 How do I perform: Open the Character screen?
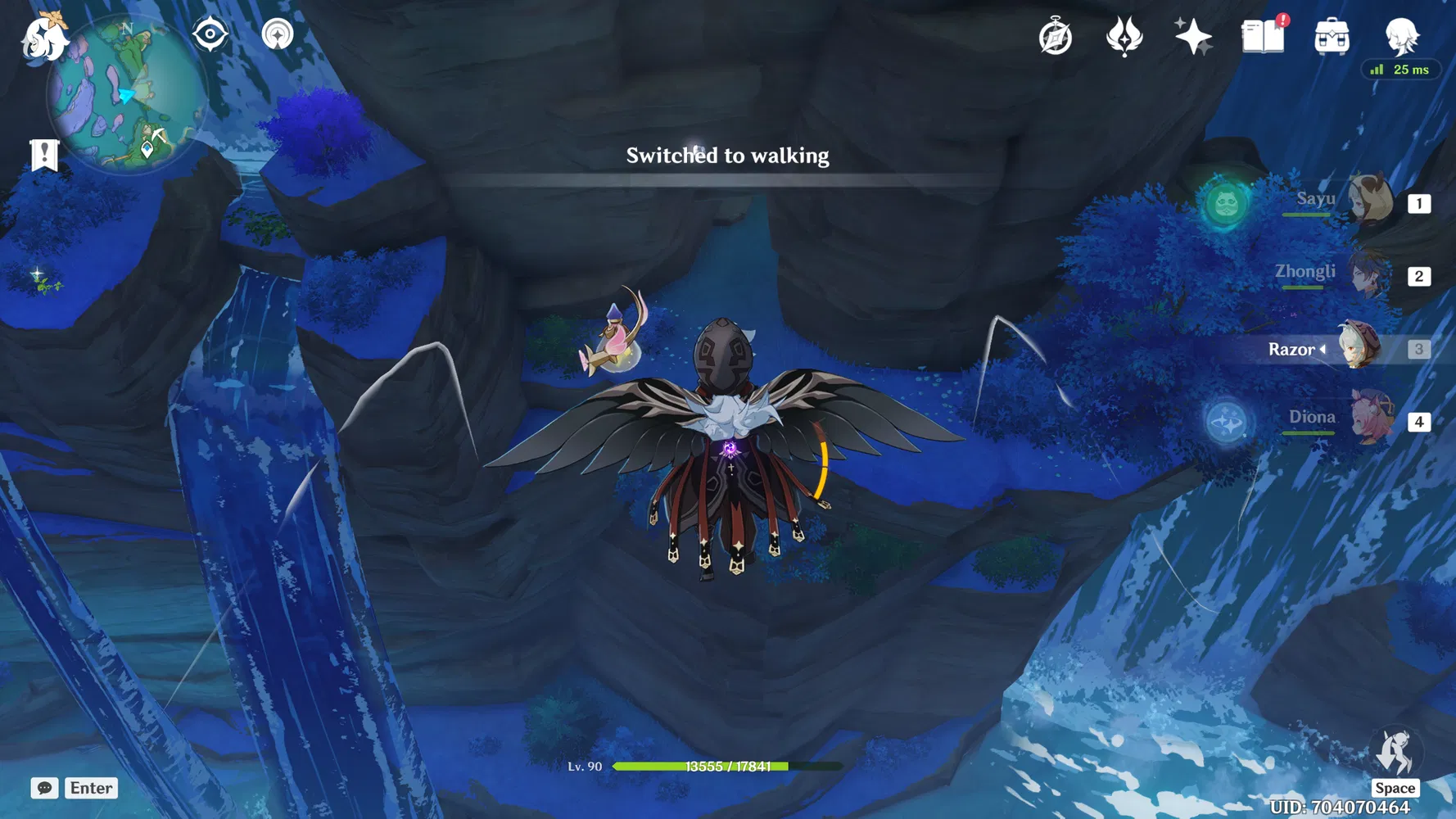pos(1402,36)
